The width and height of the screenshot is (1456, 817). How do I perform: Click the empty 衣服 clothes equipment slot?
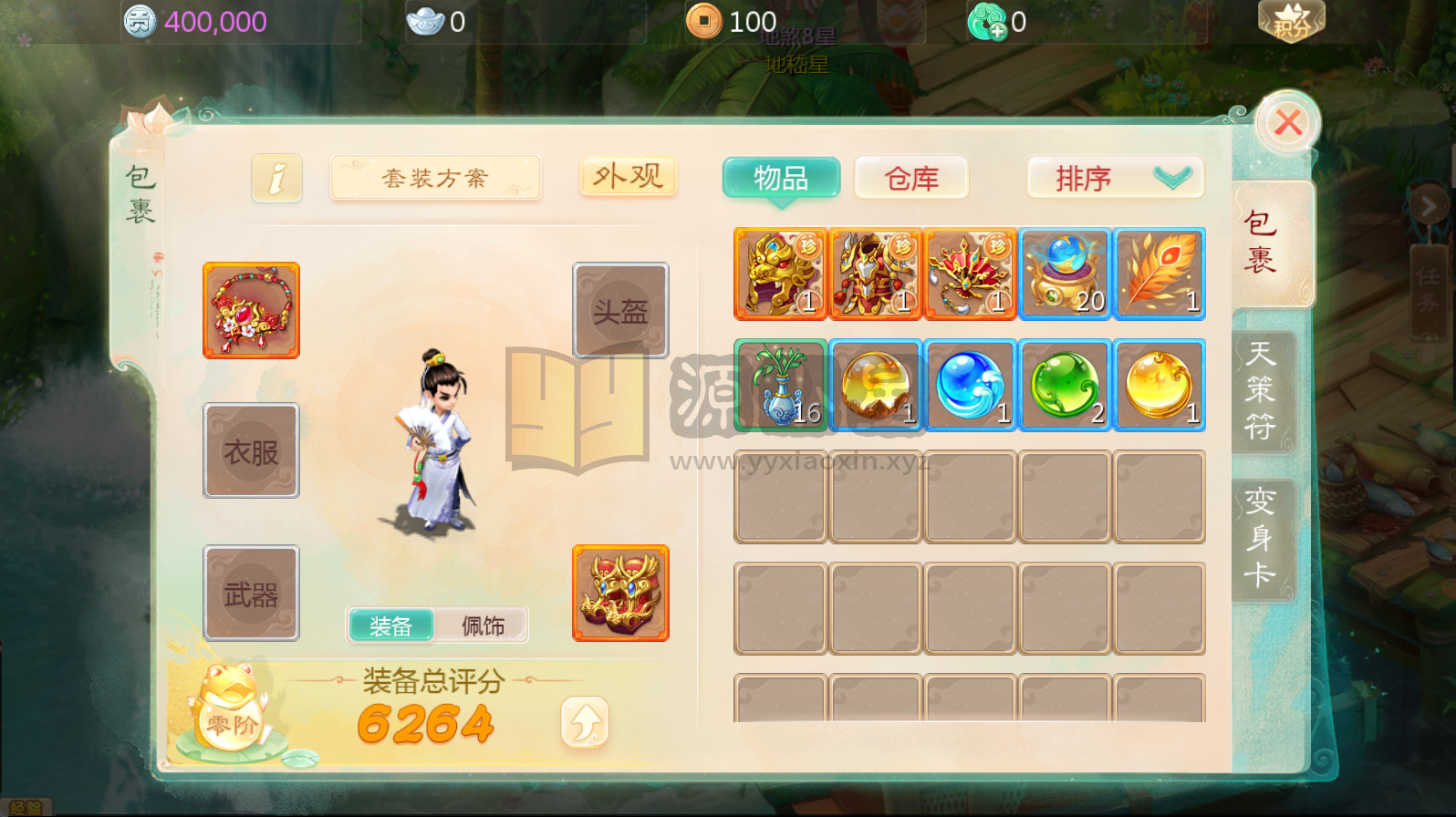[251, 450]
